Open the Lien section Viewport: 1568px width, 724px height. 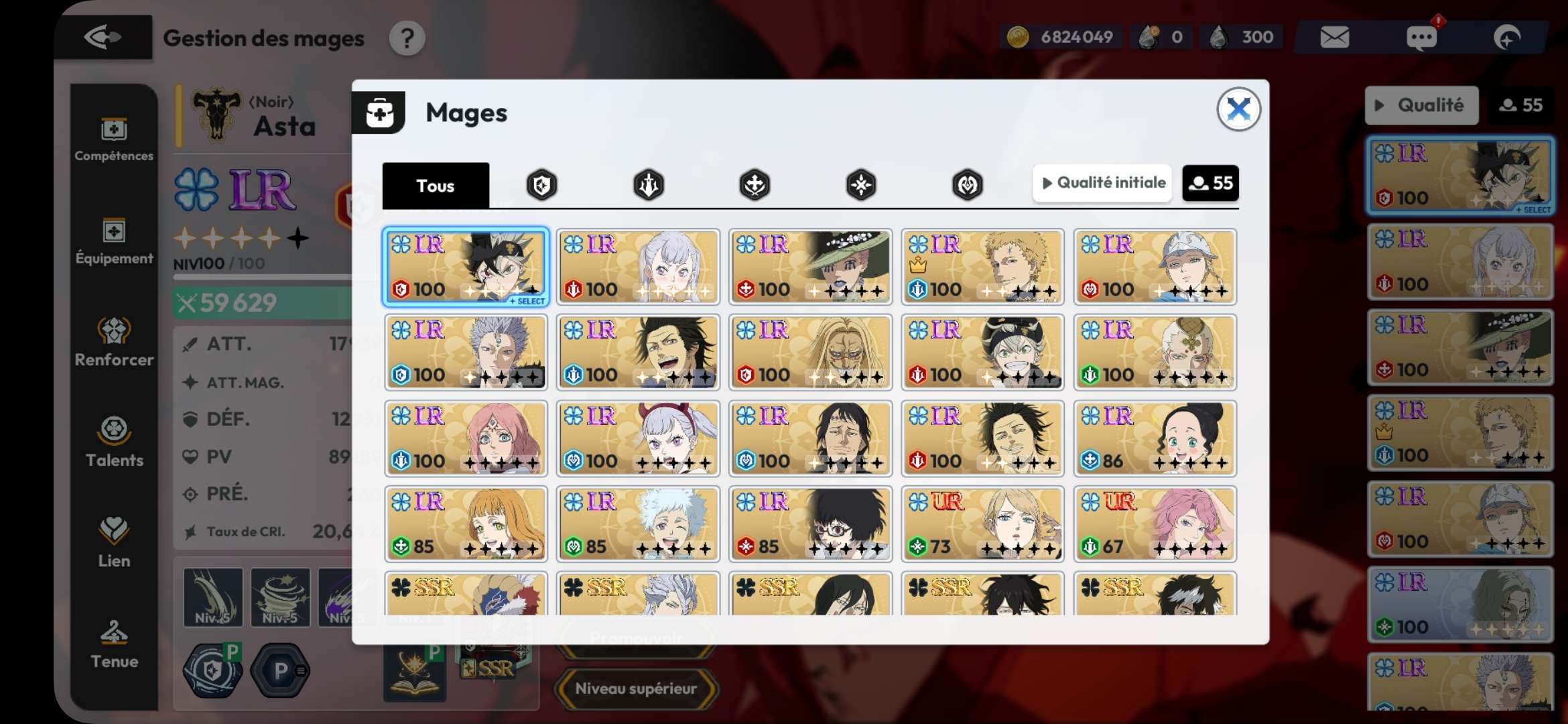tap(114, 543)
